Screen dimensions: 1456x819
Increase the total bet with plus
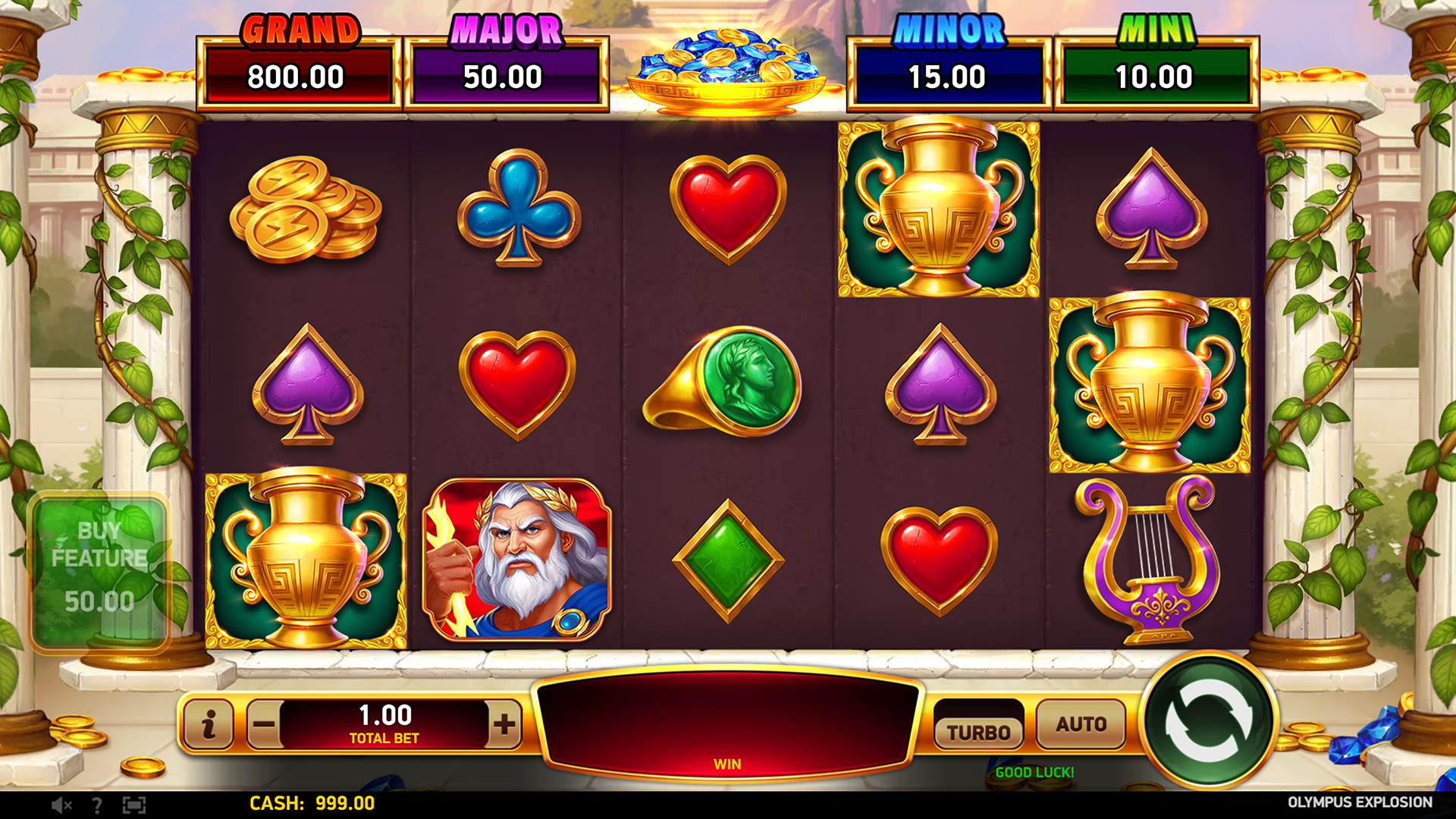tap(504, 724)
